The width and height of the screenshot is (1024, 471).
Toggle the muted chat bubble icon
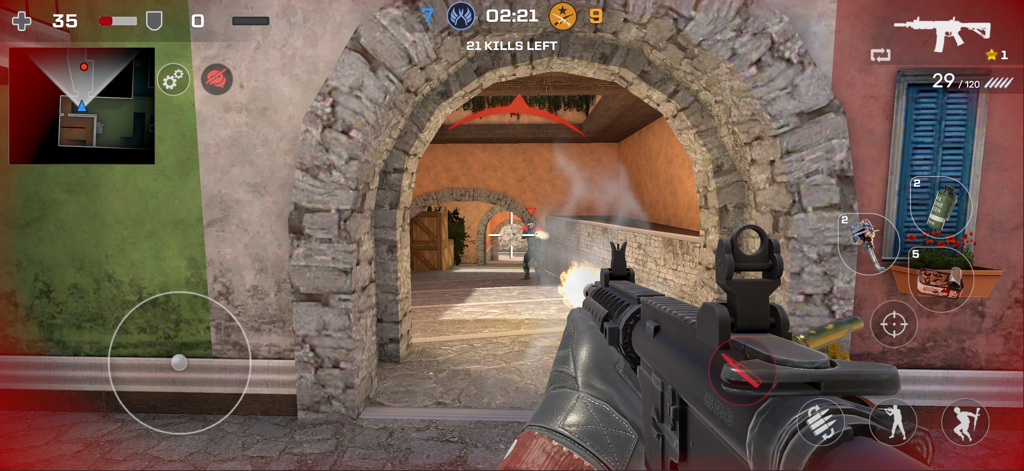pyautogui.click(x=217, y=79)
